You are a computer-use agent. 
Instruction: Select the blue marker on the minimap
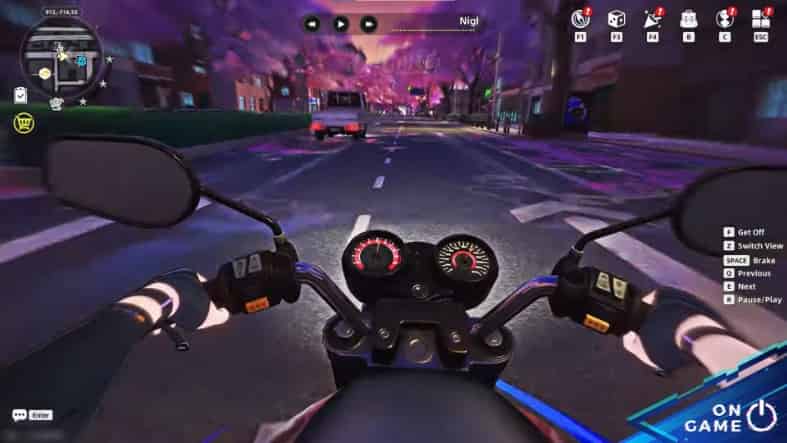pos(81,62)
